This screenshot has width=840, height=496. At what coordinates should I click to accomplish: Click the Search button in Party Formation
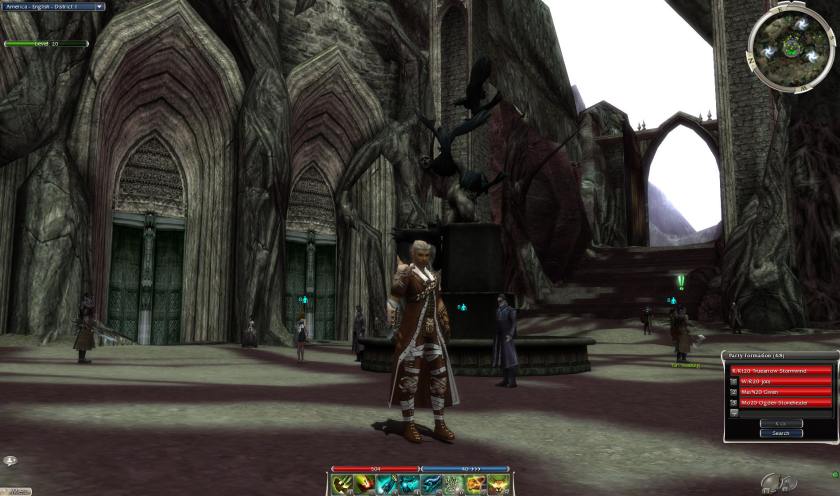tap(780, 433)
